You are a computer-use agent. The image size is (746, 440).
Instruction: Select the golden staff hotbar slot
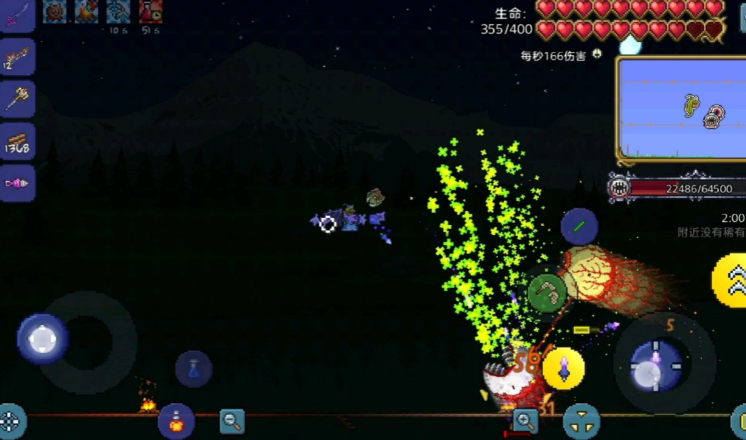[x=17, y=99]
